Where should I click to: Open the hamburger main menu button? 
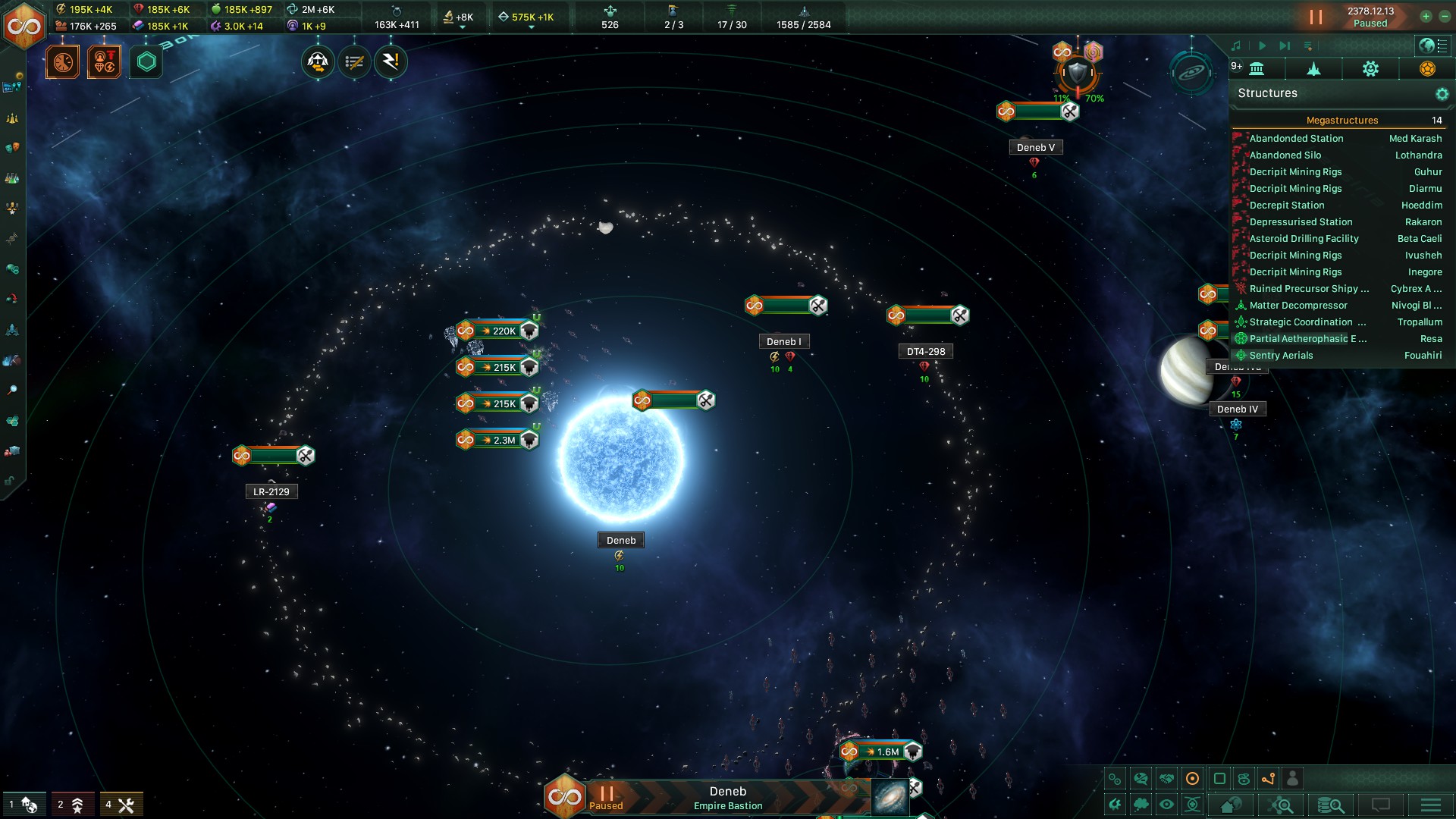[x=1431, y=805]
